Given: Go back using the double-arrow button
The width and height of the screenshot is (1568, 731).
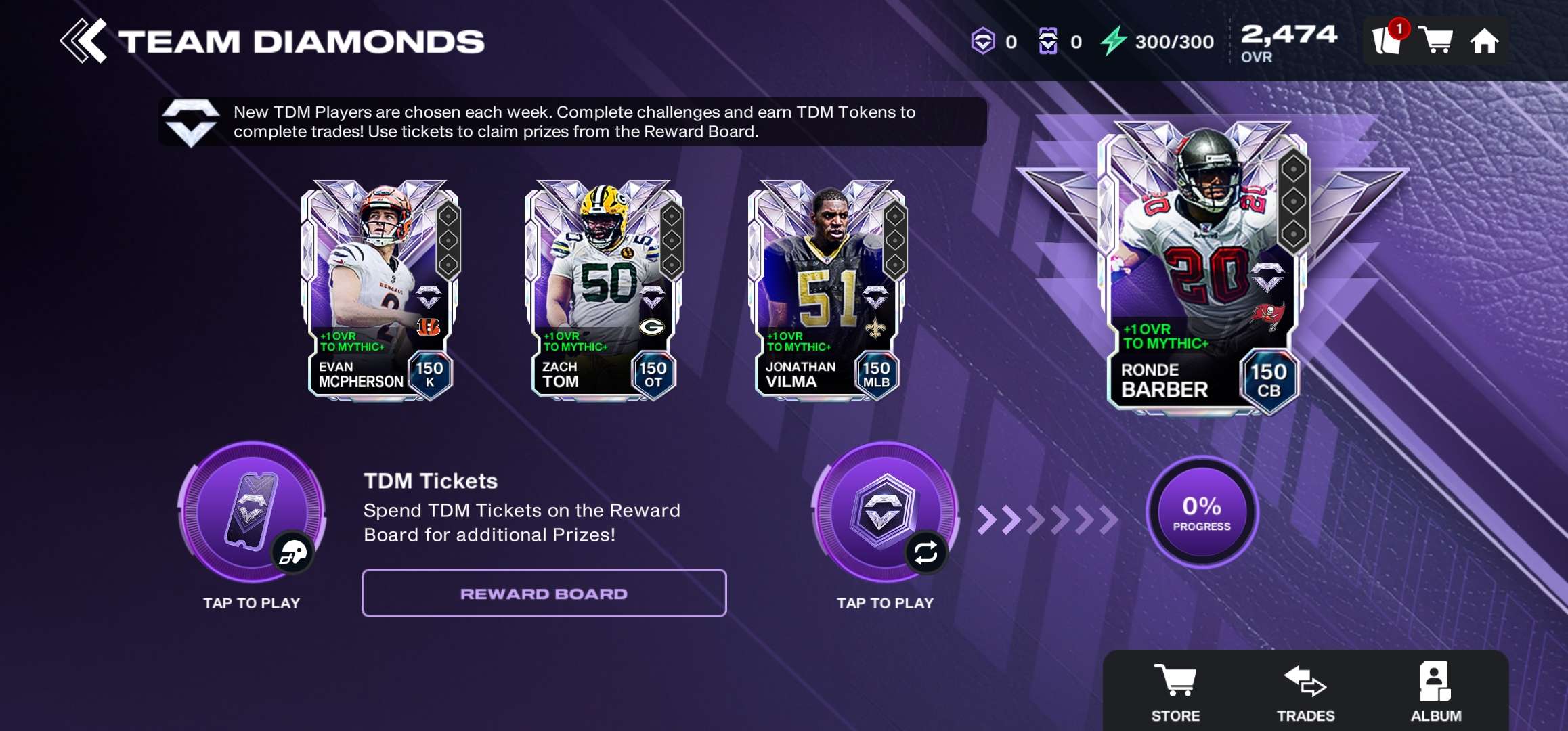Looking at the screenshot, I should 83,41.
